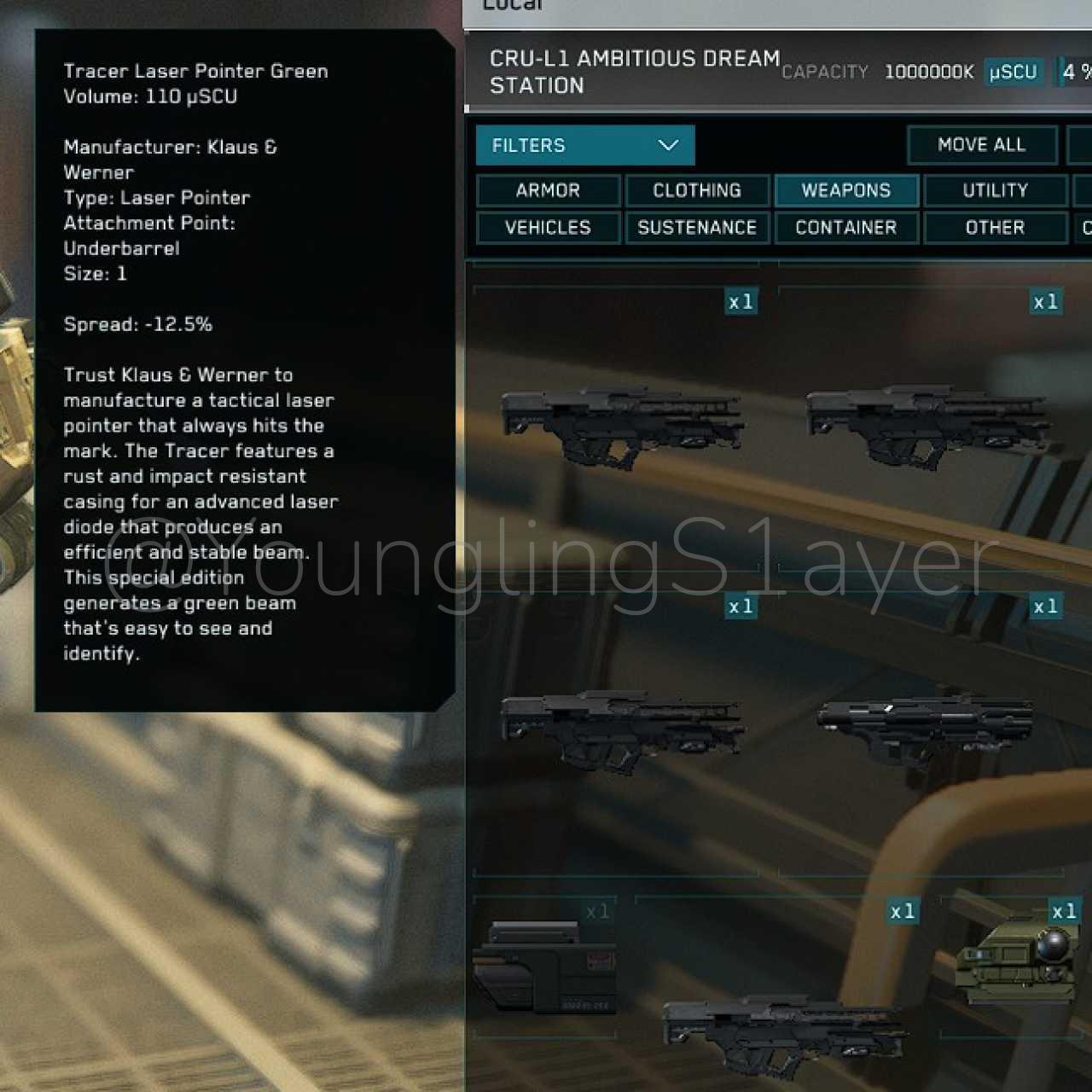Open the Filters dropdown
This screenshot has height=1092, width=1092.
[x=585, y=145]
